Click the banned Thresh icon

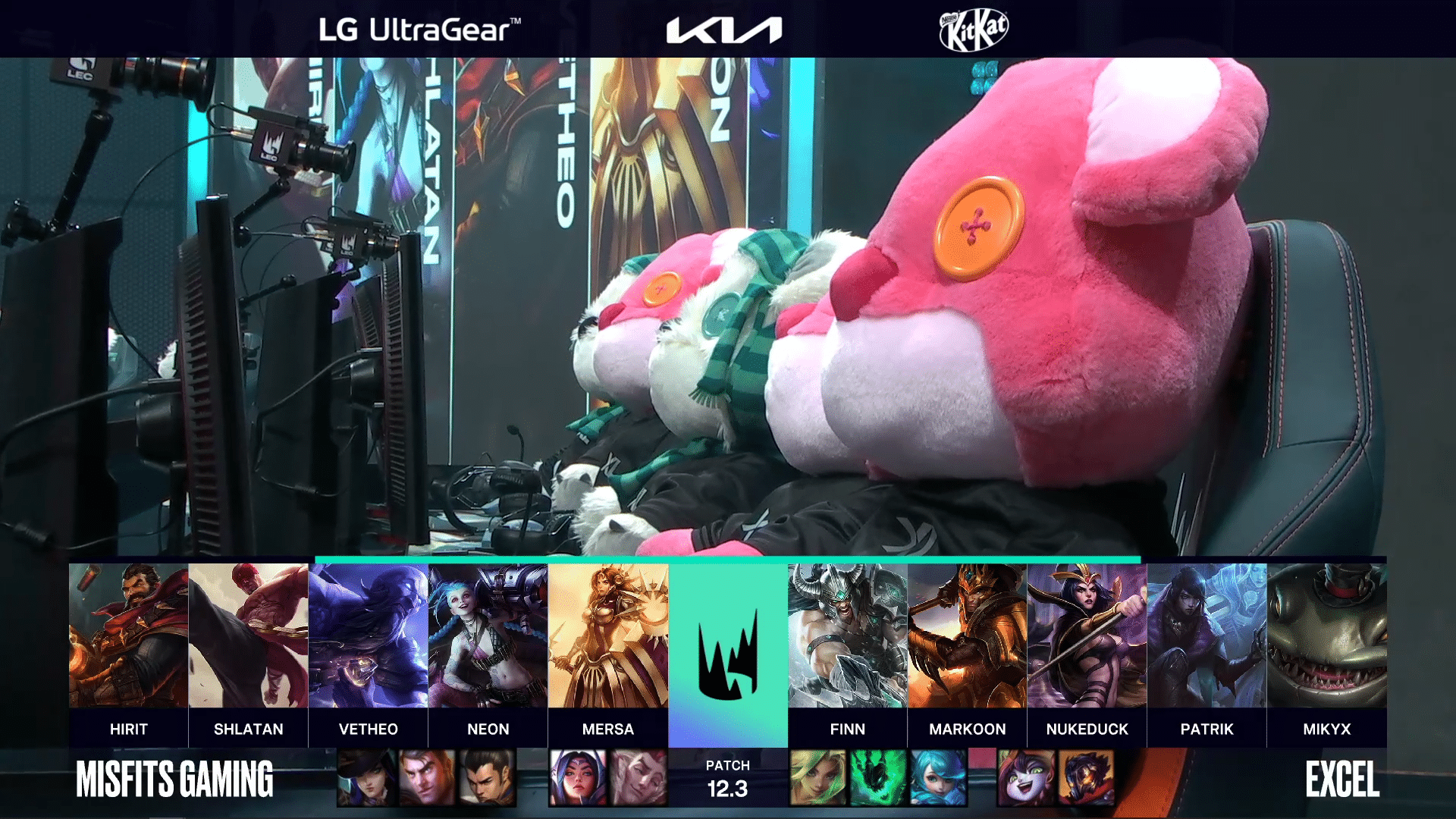coord(877,777)
